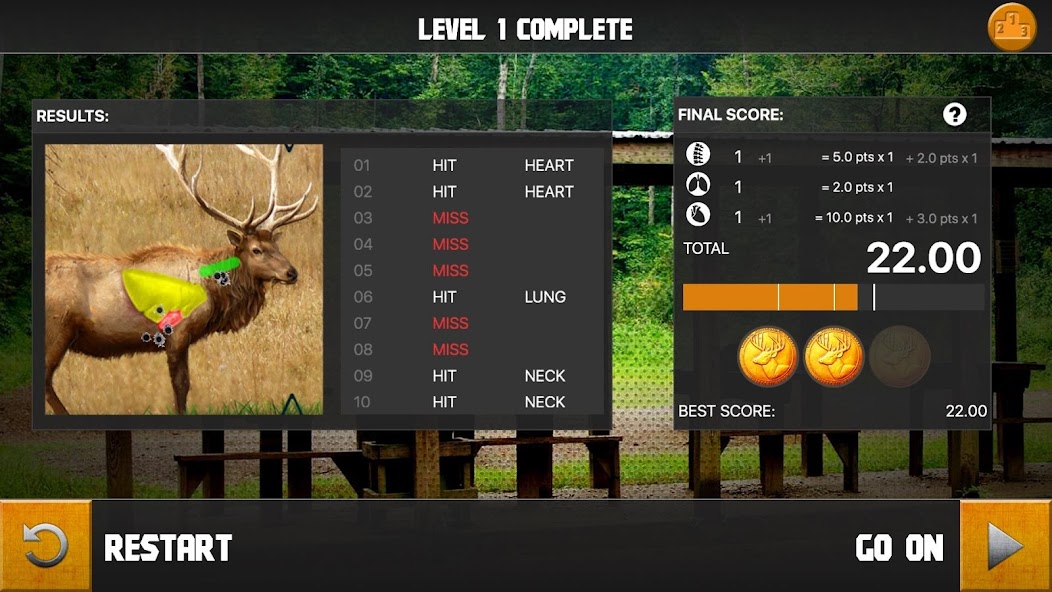Image resolution: width=1052 pixels, height=592 pixels.
Task: Go on to the next level
Action: coord(1005,546)
